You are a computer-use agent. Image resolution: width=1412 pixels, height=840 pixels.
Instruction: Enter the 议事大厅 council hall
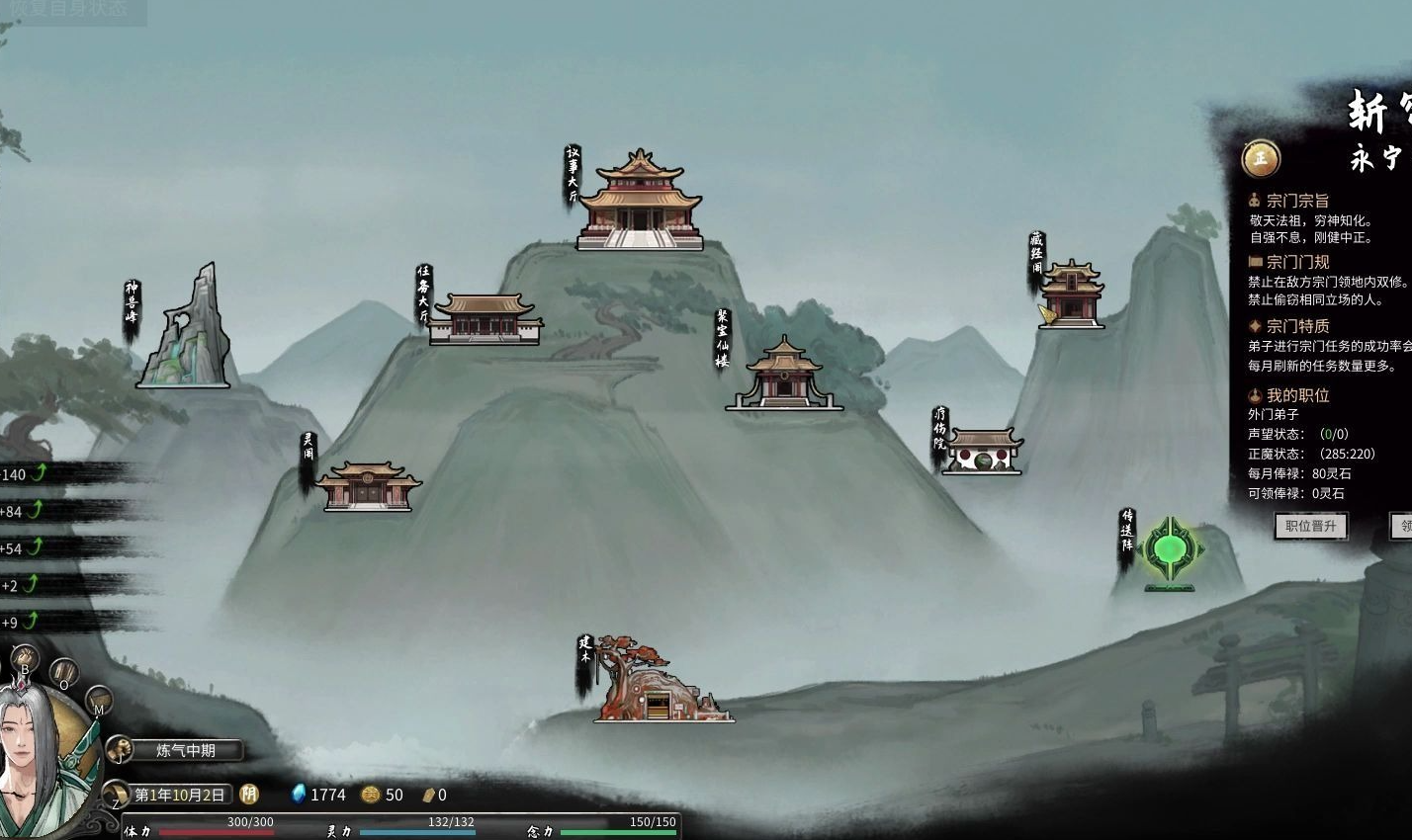click(640, 203)
